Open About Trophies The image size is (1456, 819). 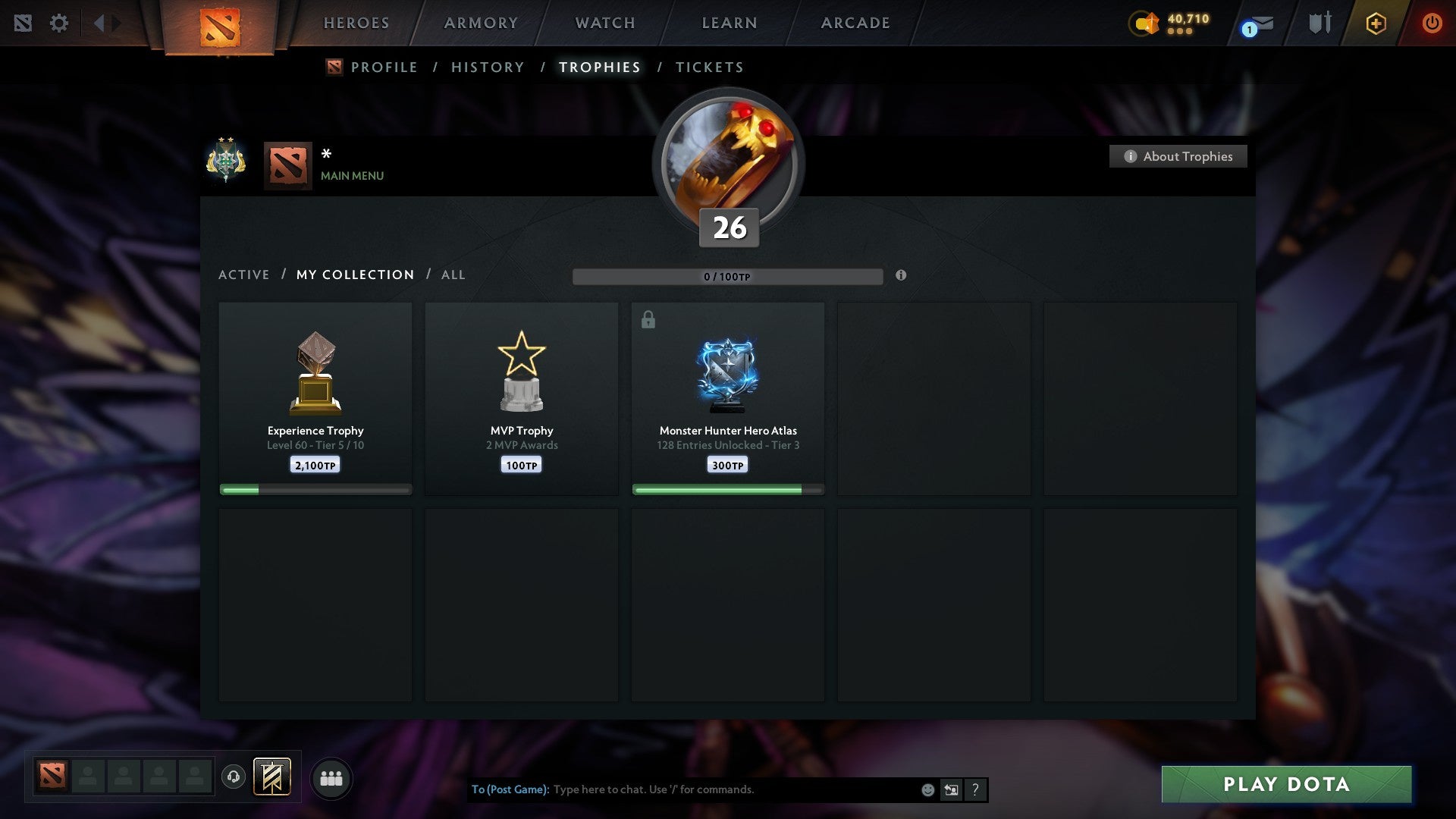coord(1178,156)
